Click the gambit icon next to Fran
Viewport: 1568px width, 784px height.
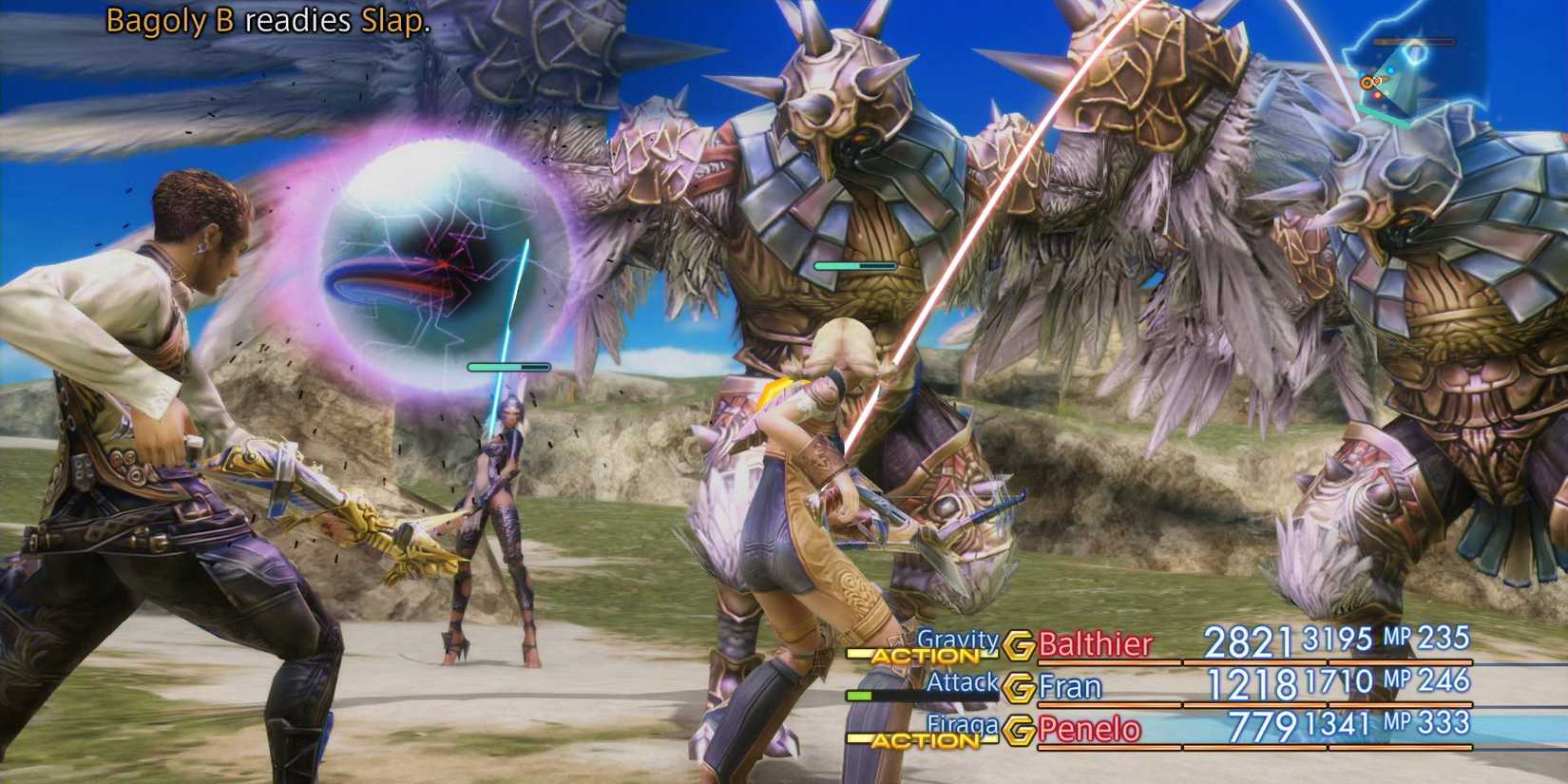click(1020, 686)
